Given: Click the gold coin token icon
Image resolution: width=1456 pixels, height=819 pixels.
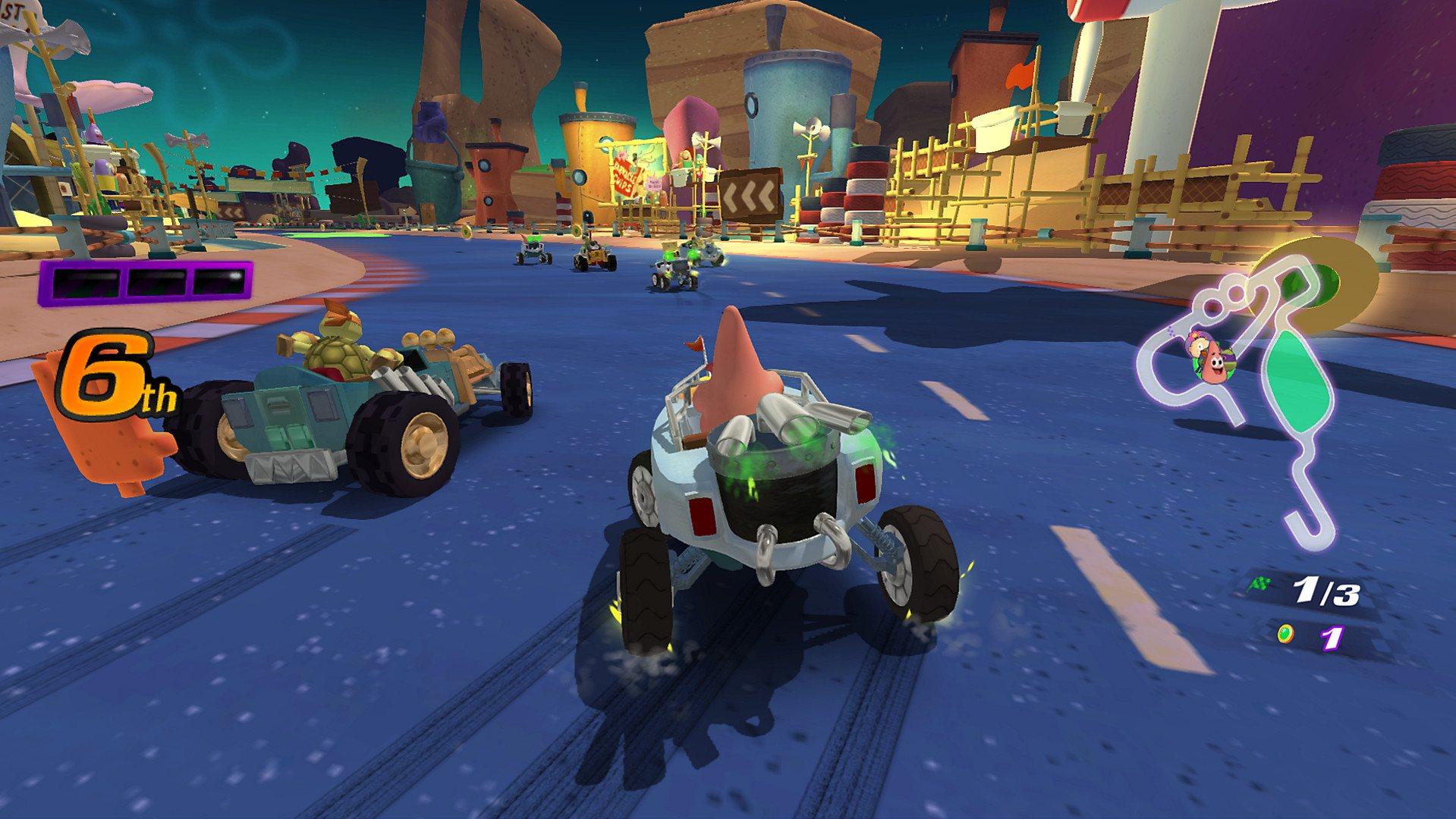Looking at the screenshot, I should [x=1286, y=632].
